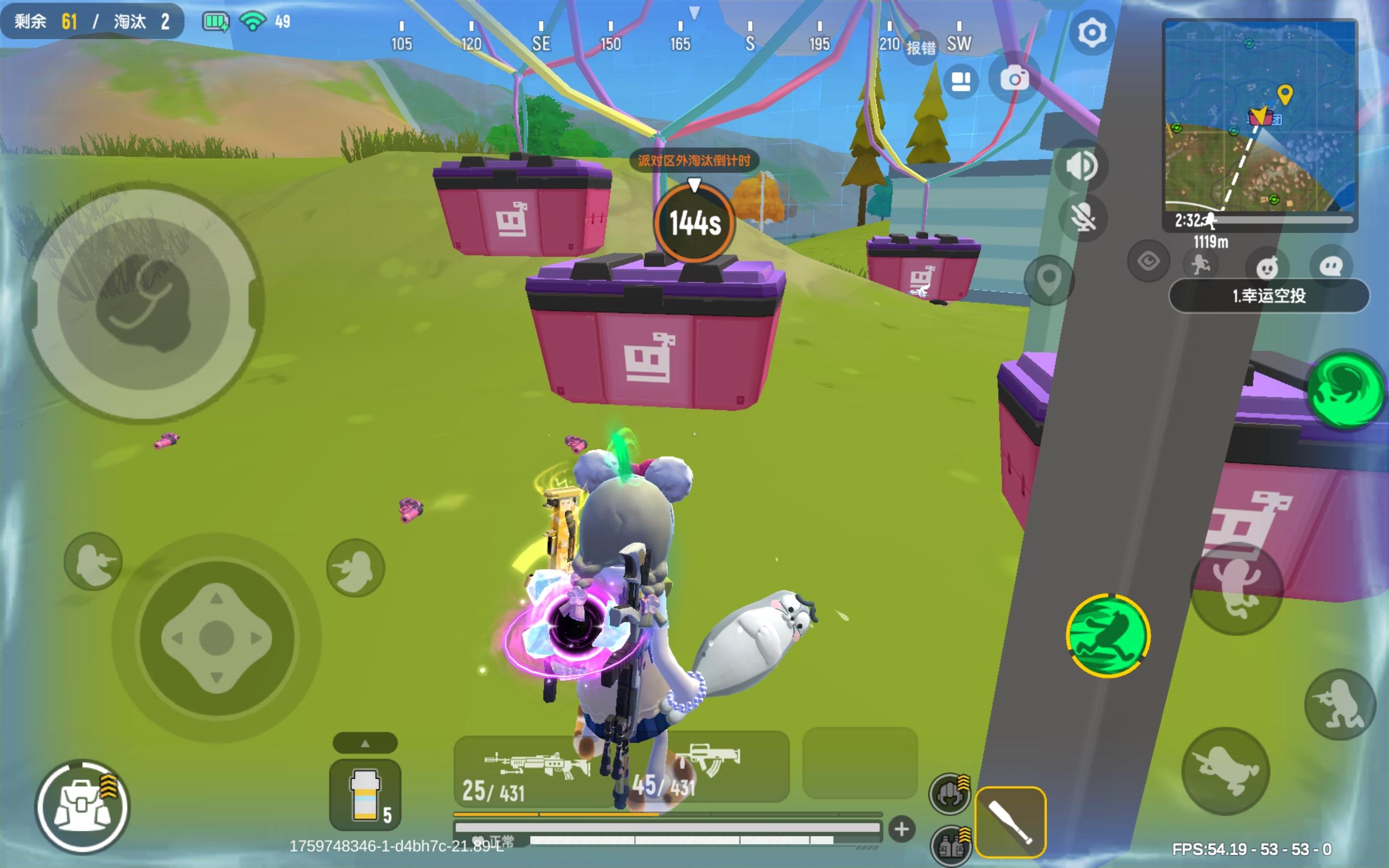Take a screenshot with the camera icon
Image resolution: width=1389 pixels, height=868 pixels.
point(1016,79)
